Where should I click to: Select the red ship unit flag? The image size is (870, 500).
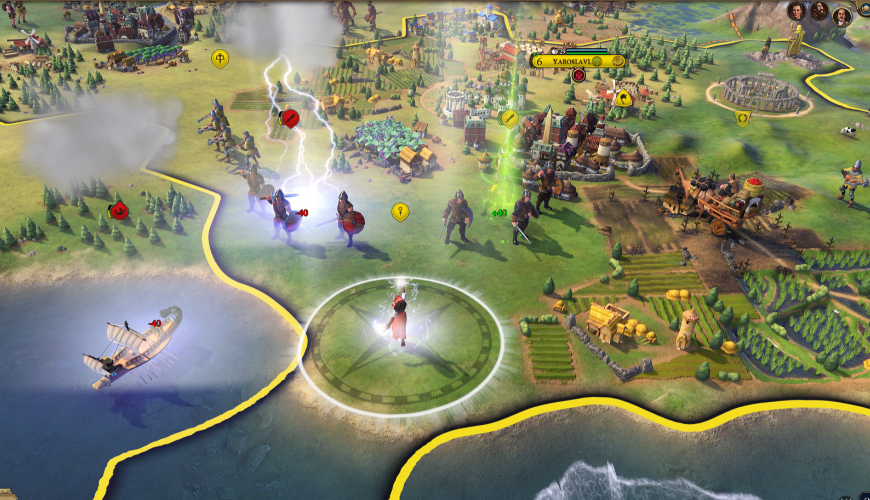(118, 210)
